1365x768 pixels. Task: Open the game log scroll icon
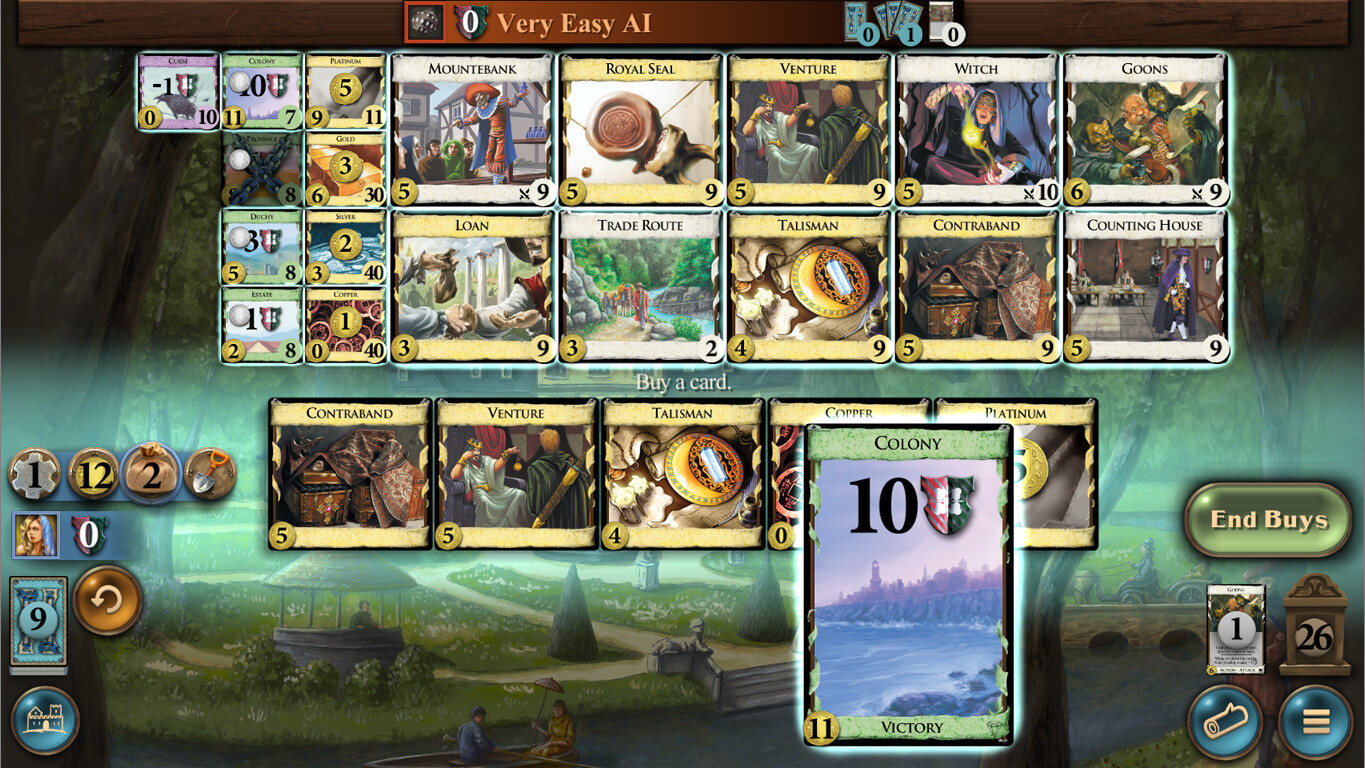click(1222, 722)
